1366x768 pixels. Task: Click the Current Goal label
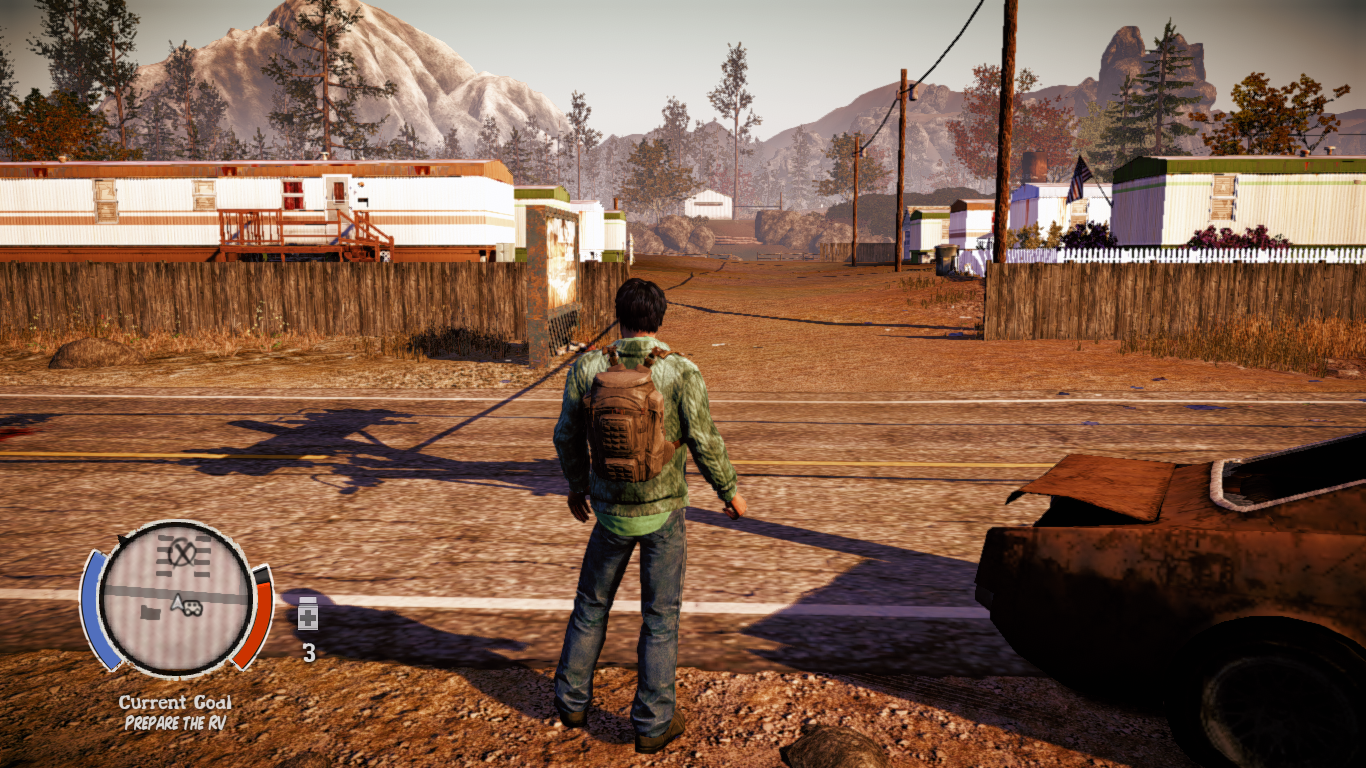(x=175, y=702)
